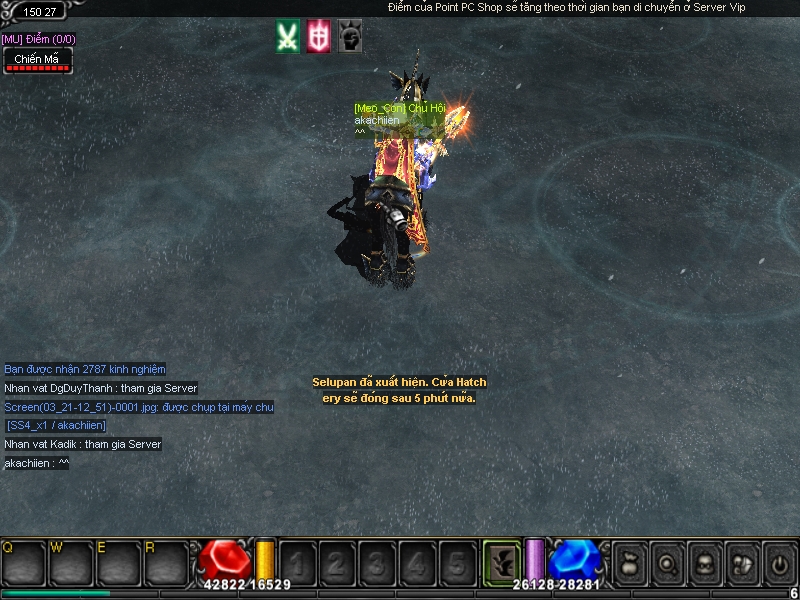Open the bag icon in the bottom menu

coord(630,563)
